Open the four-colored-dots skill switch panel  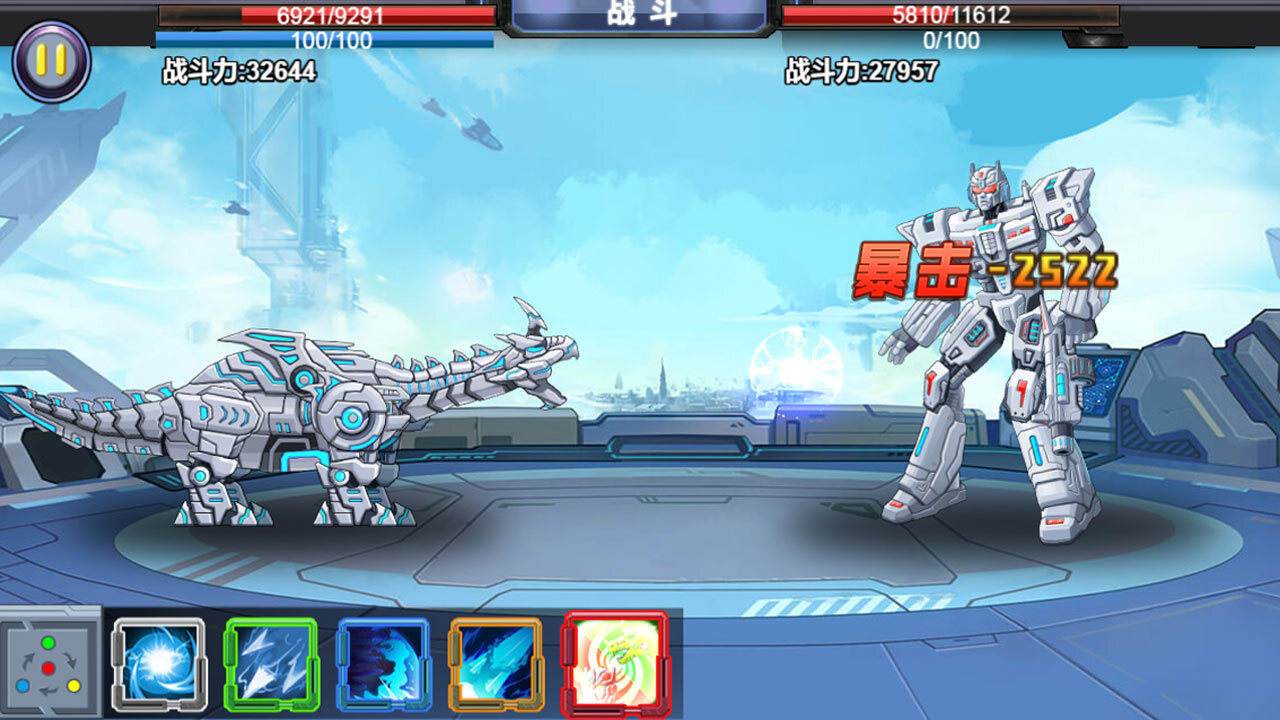tap(48, 665)
